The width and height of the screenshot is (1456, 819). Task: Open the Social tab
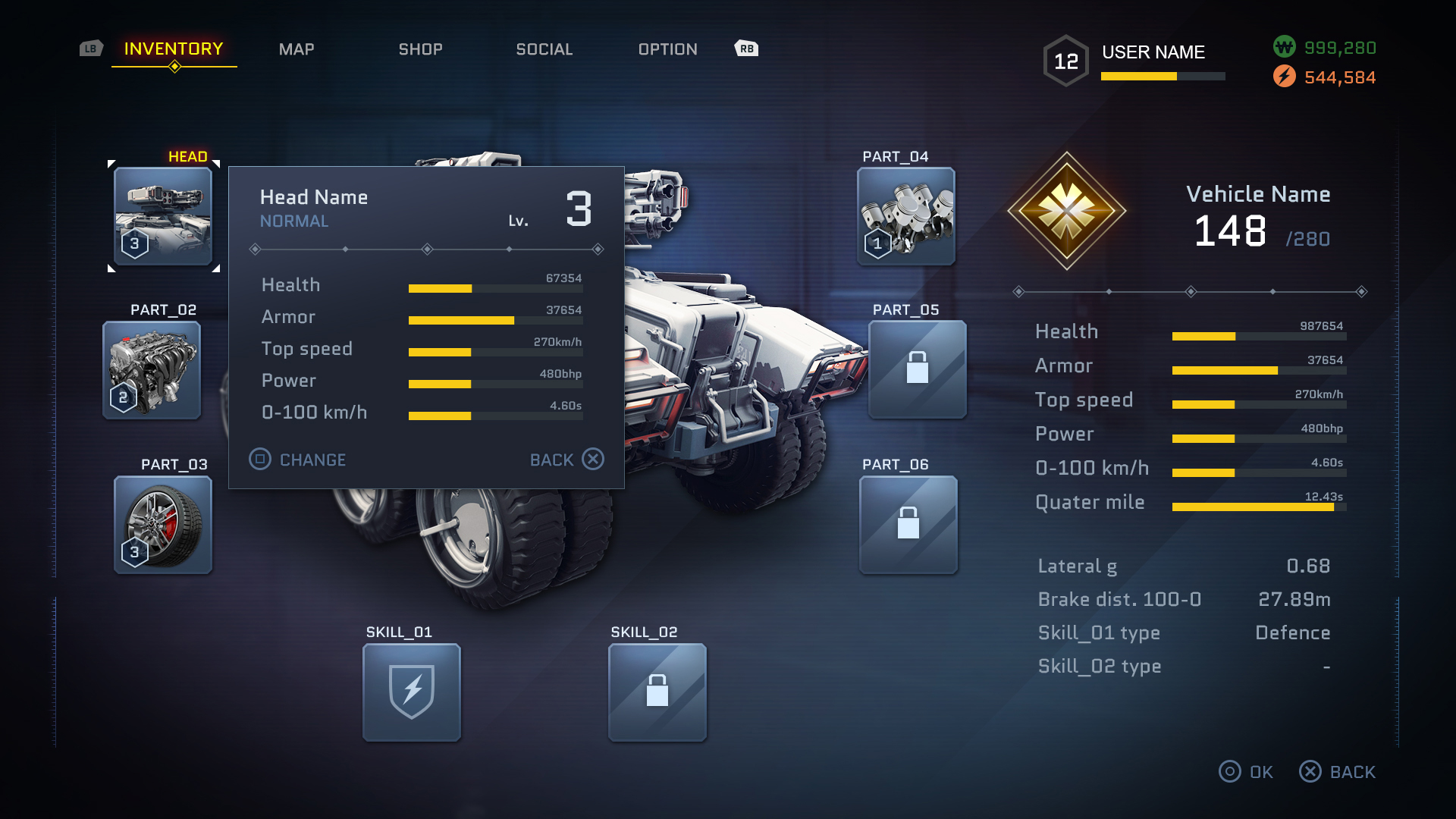[x=544, y=49]
